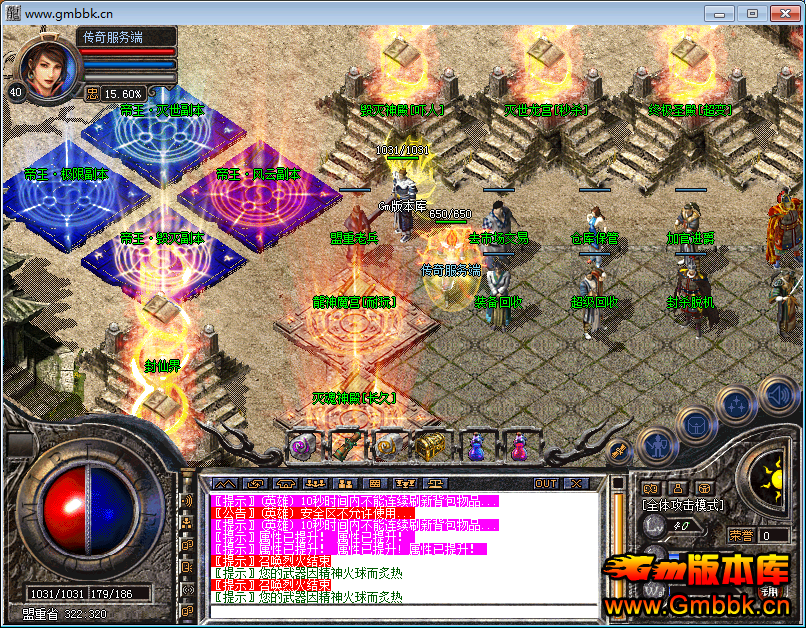Click the small orange satellite icon button
Image resolution: width=806 pixels, height=628 pixels.
[x=619, y=451]
